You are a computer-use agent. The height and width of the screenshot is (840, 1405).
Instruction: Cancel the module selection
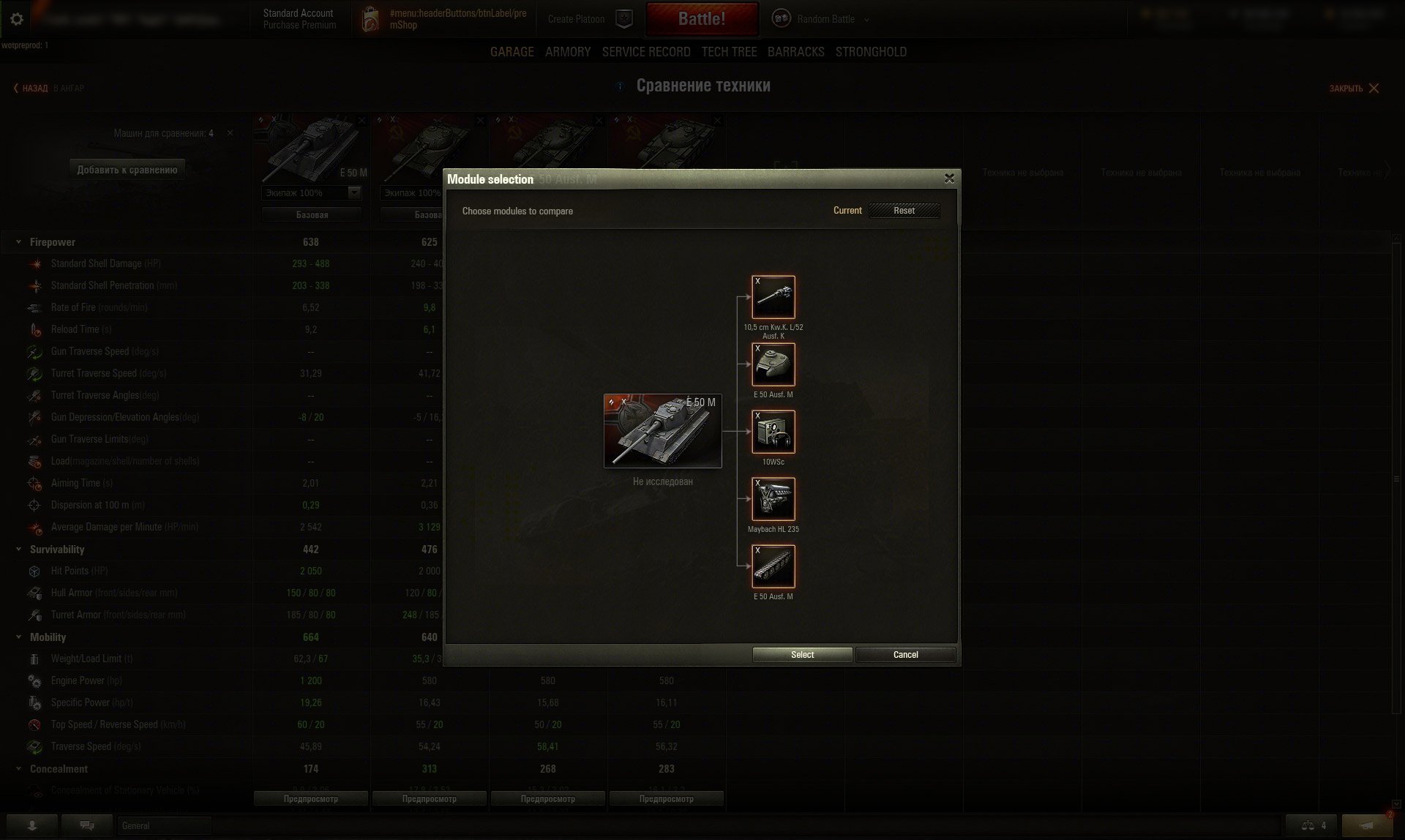click(905, 655)
